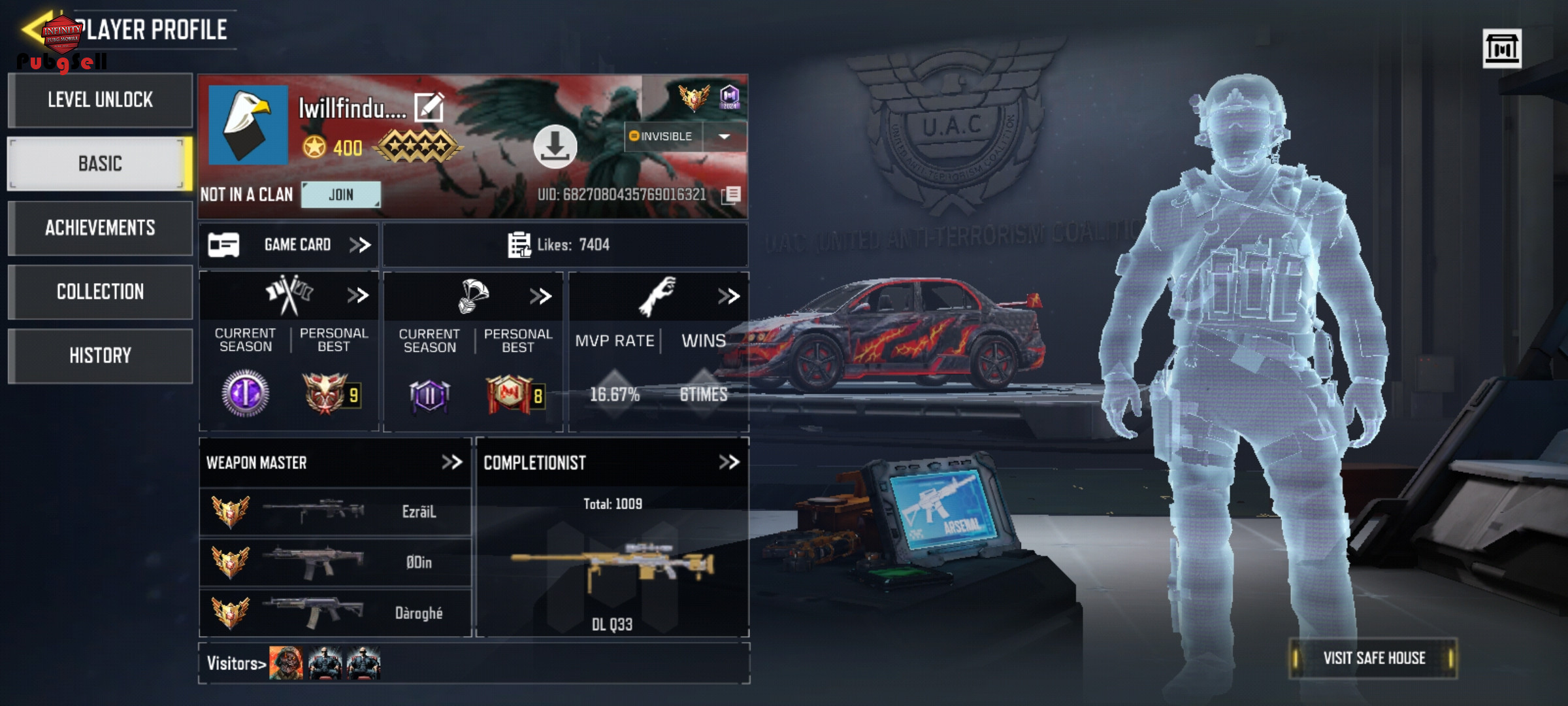Select the Ezräil weapon master row

coord(335,511)
